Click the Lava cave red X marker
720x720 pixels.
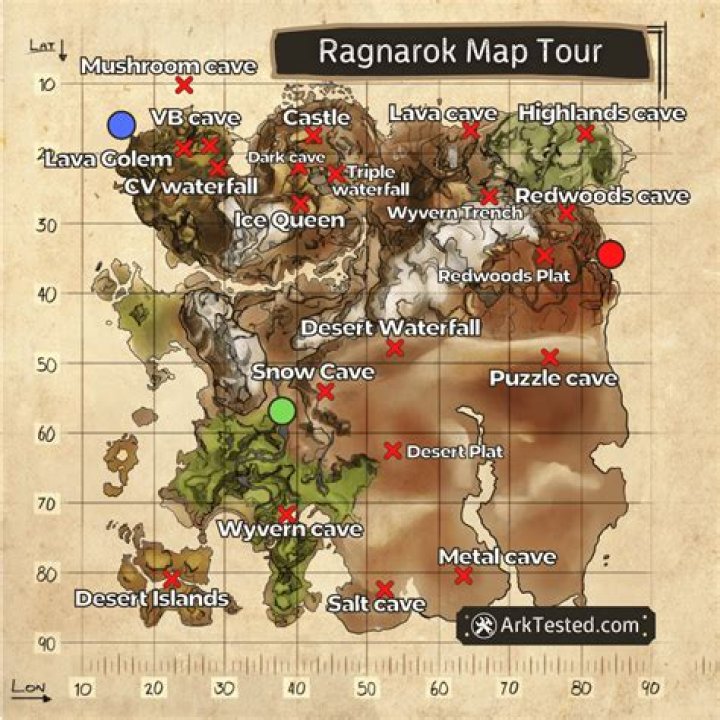pos(470,130)
